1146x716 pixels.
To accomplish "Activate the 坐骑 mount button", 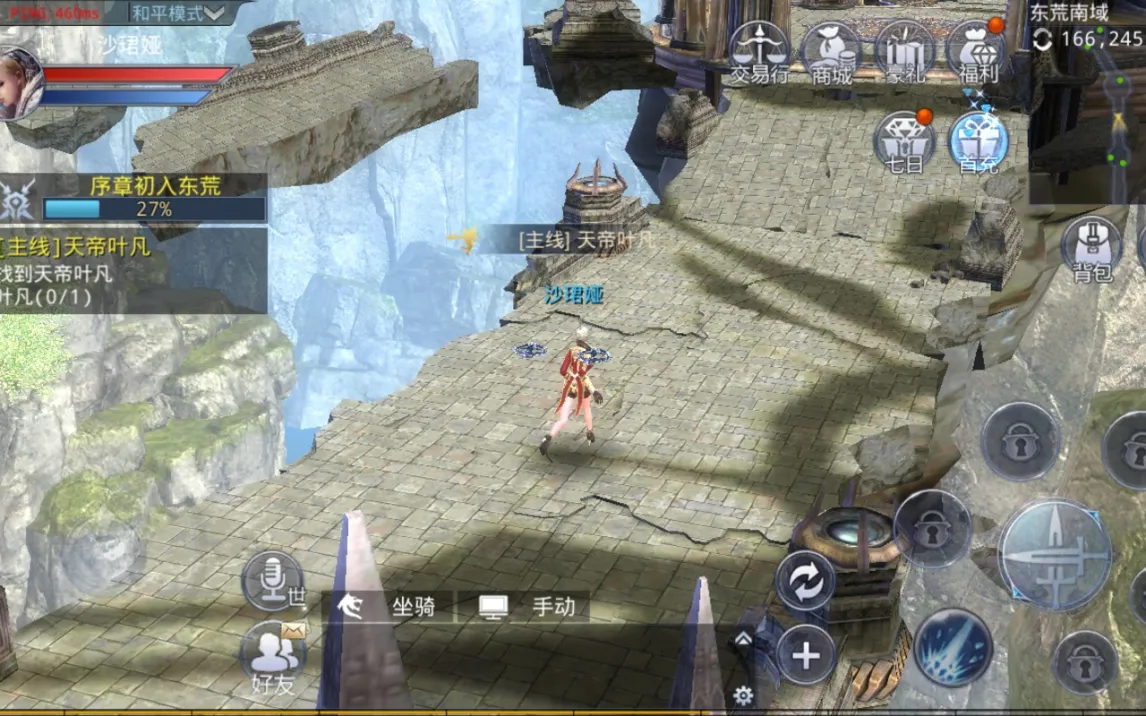I will pyautogui.click(x=388, y=606).
